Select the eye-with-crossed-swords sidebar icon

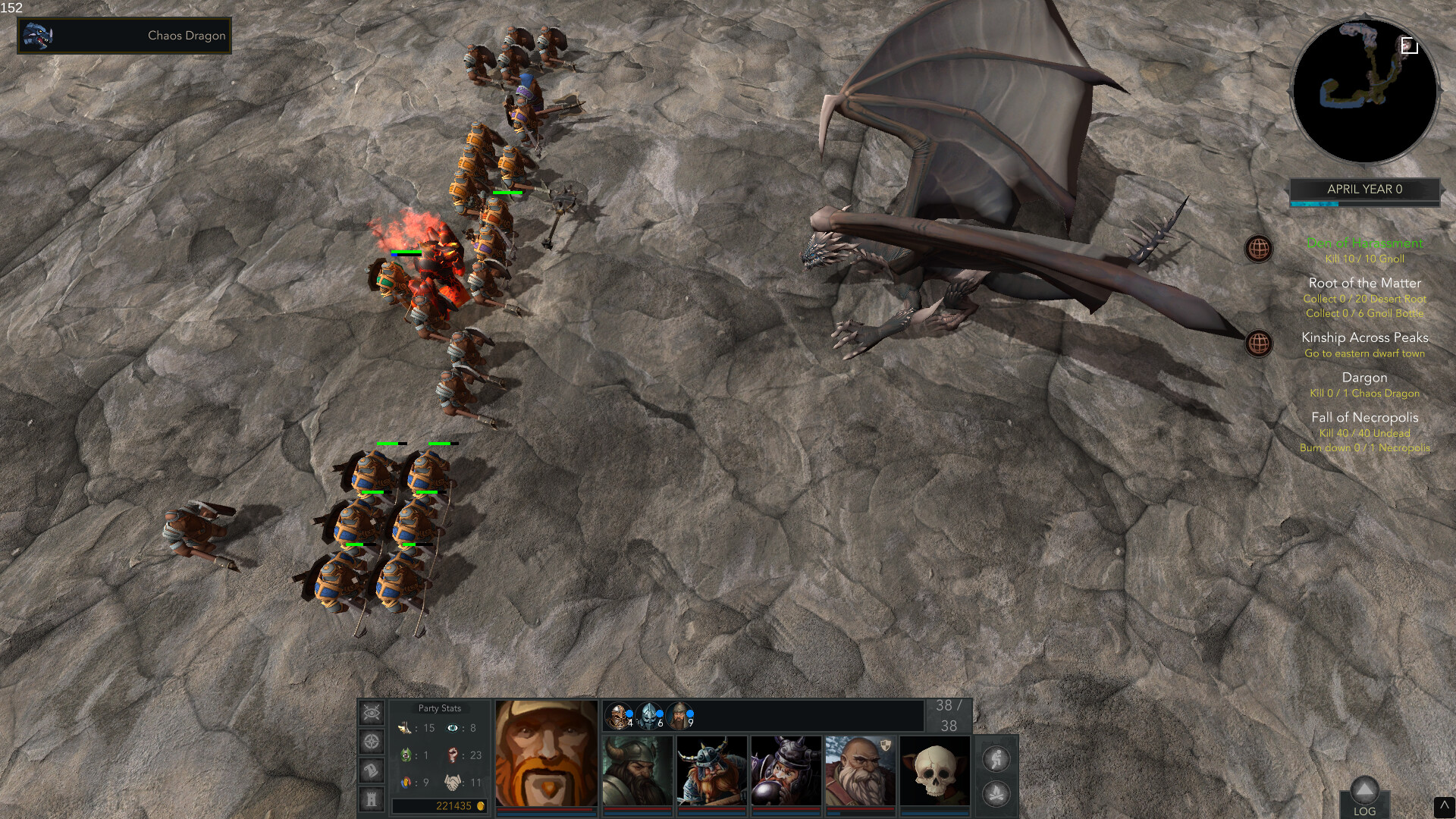click(x=371, y=712)
